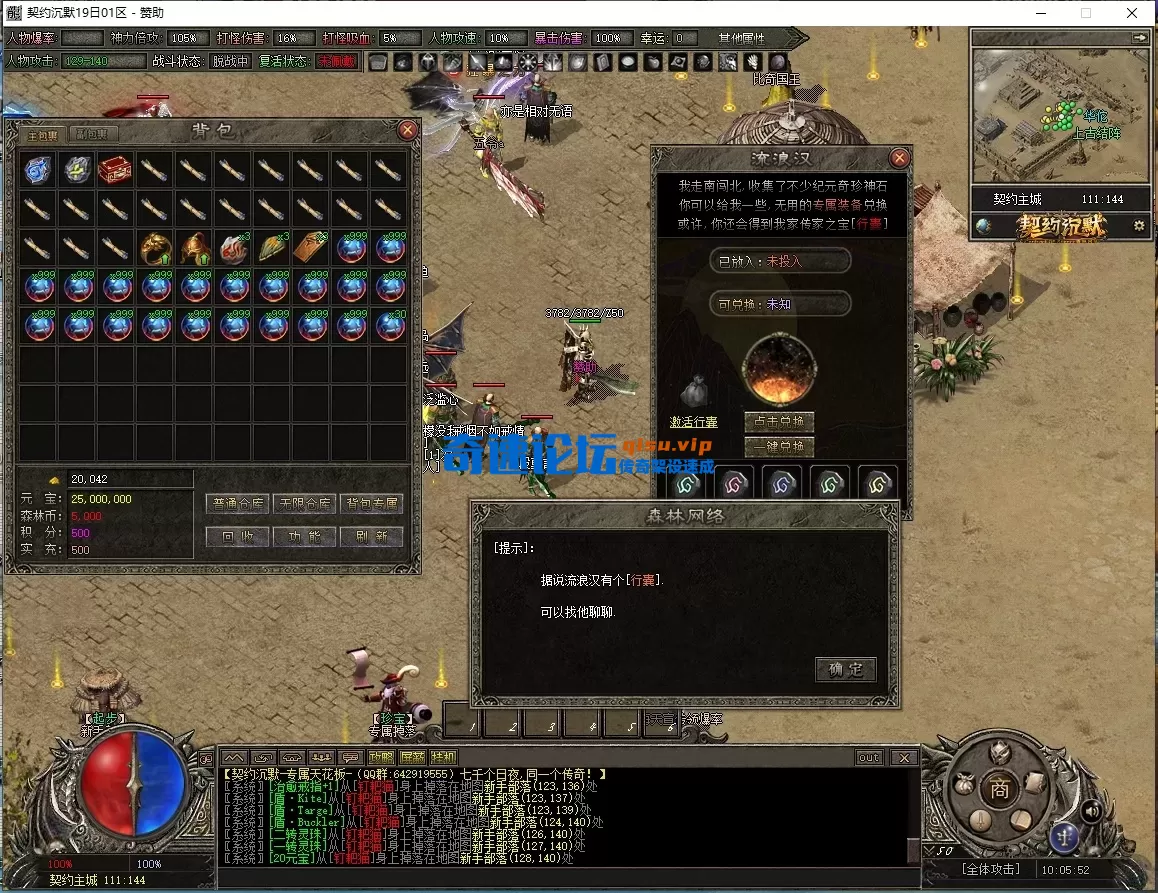
Task: Toggle the sound speaker icon
Action: [x=1092, y=809]
